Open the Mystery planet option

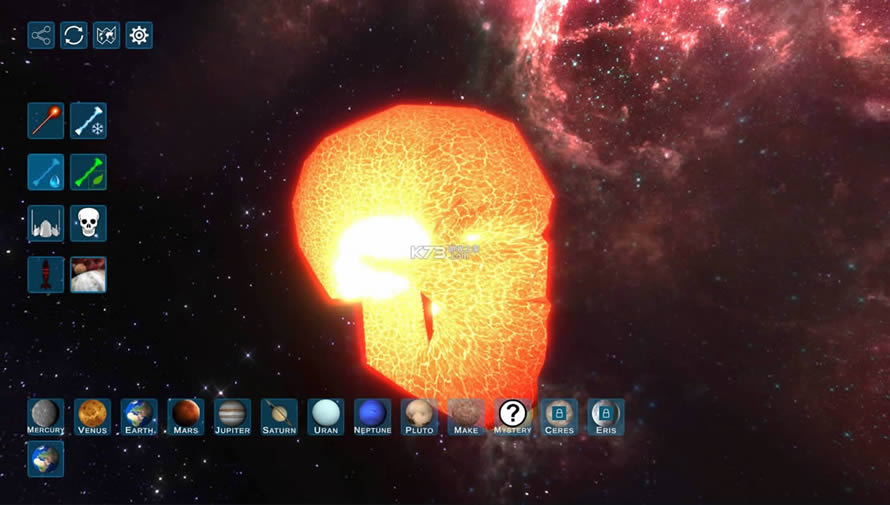[512, 416]
